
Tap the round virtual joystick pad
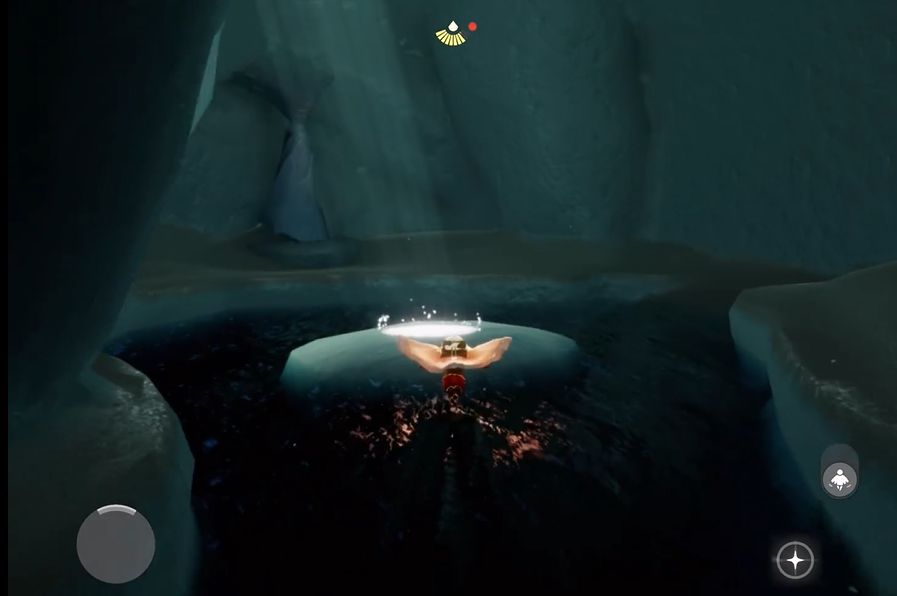point(116,545)
